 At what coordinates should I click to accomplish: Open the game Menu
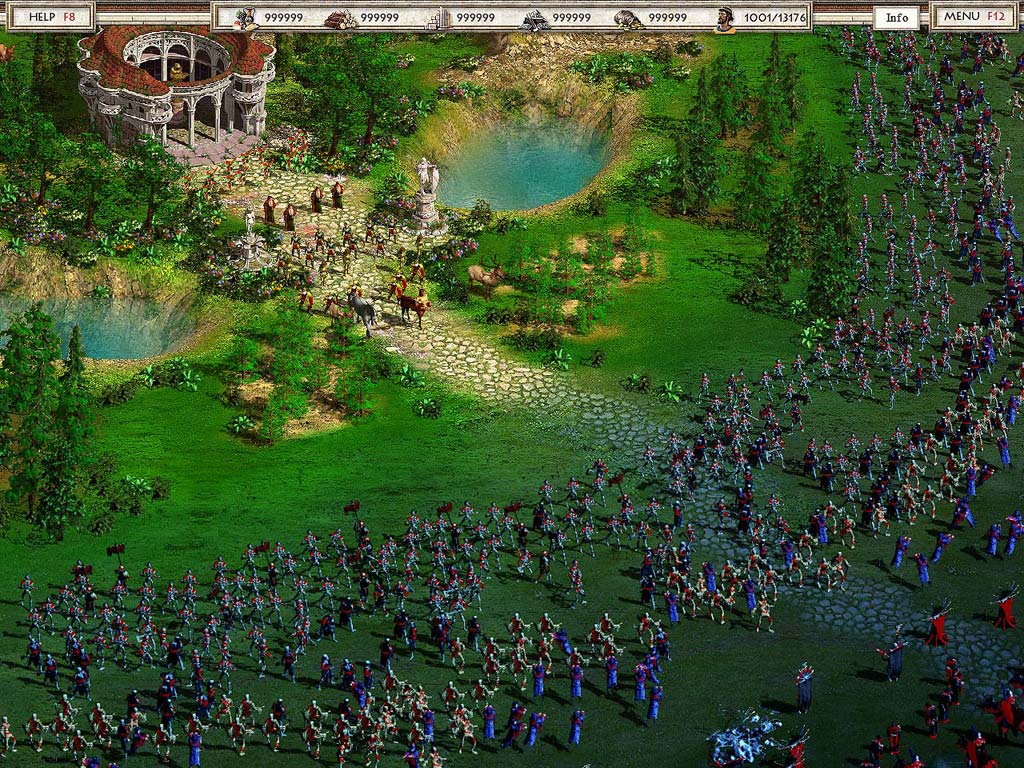pyautogui.click(x=974, y=17)
